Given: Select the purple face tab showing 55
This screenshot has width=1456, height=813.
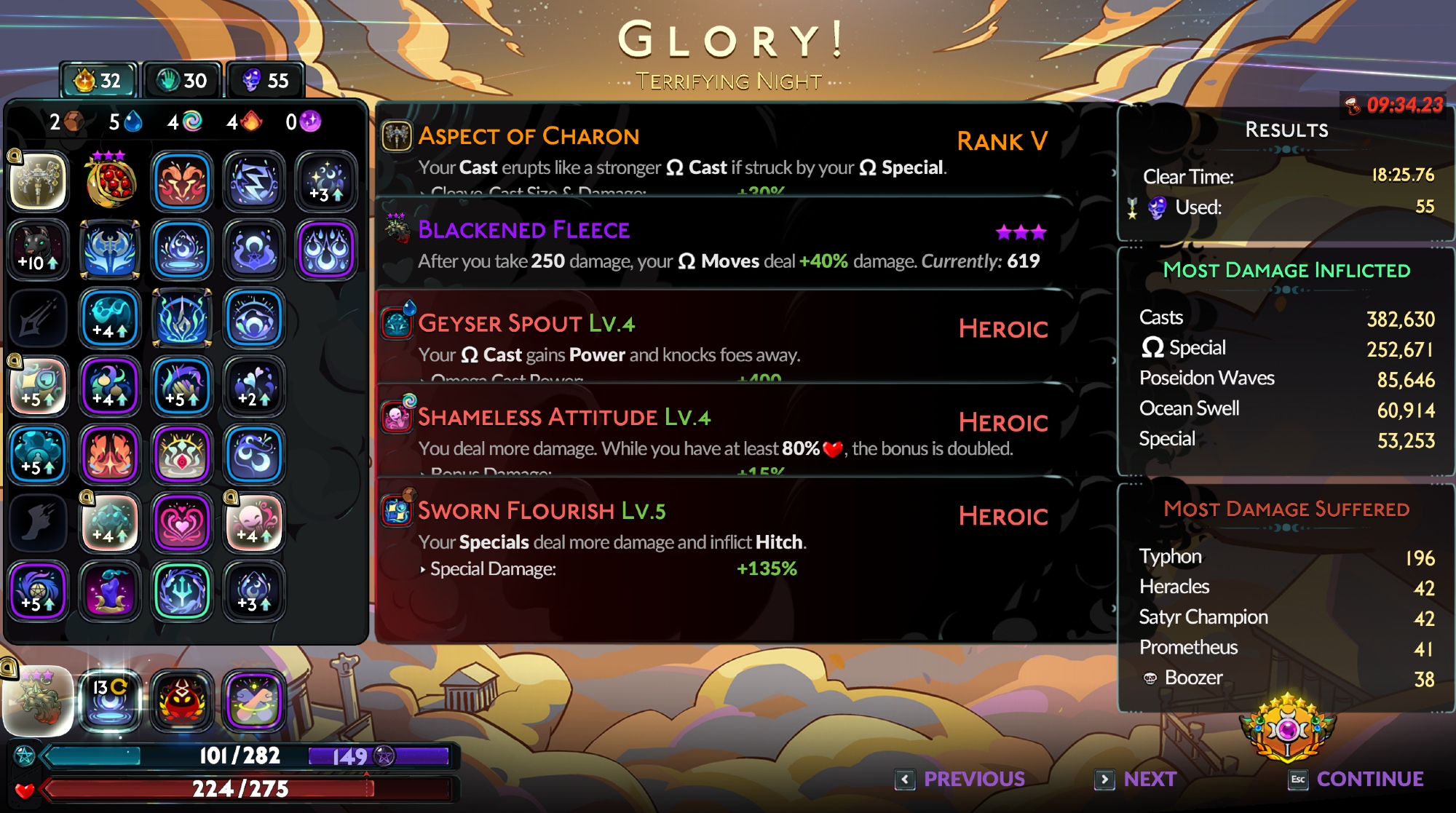Looking at the screenshot, I should (x=265, y=80).
